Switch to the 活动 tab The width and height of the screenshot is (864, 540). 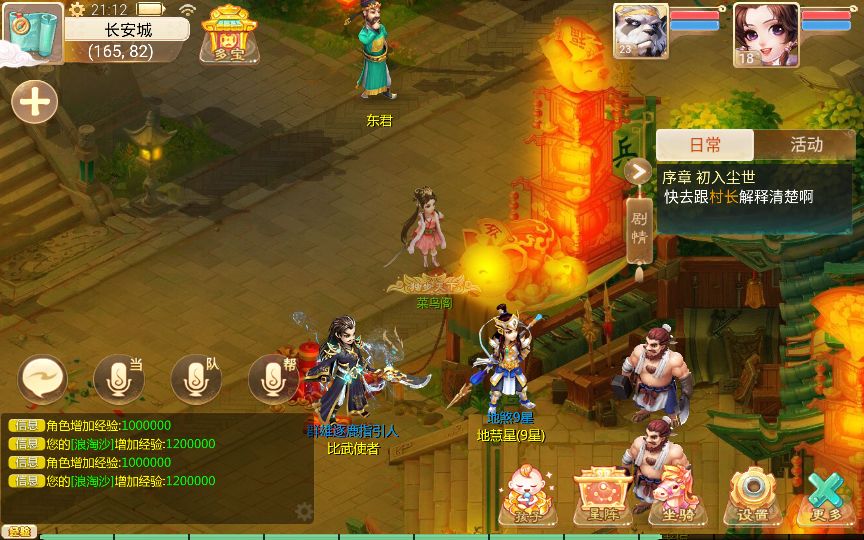(x=805, y=145)
